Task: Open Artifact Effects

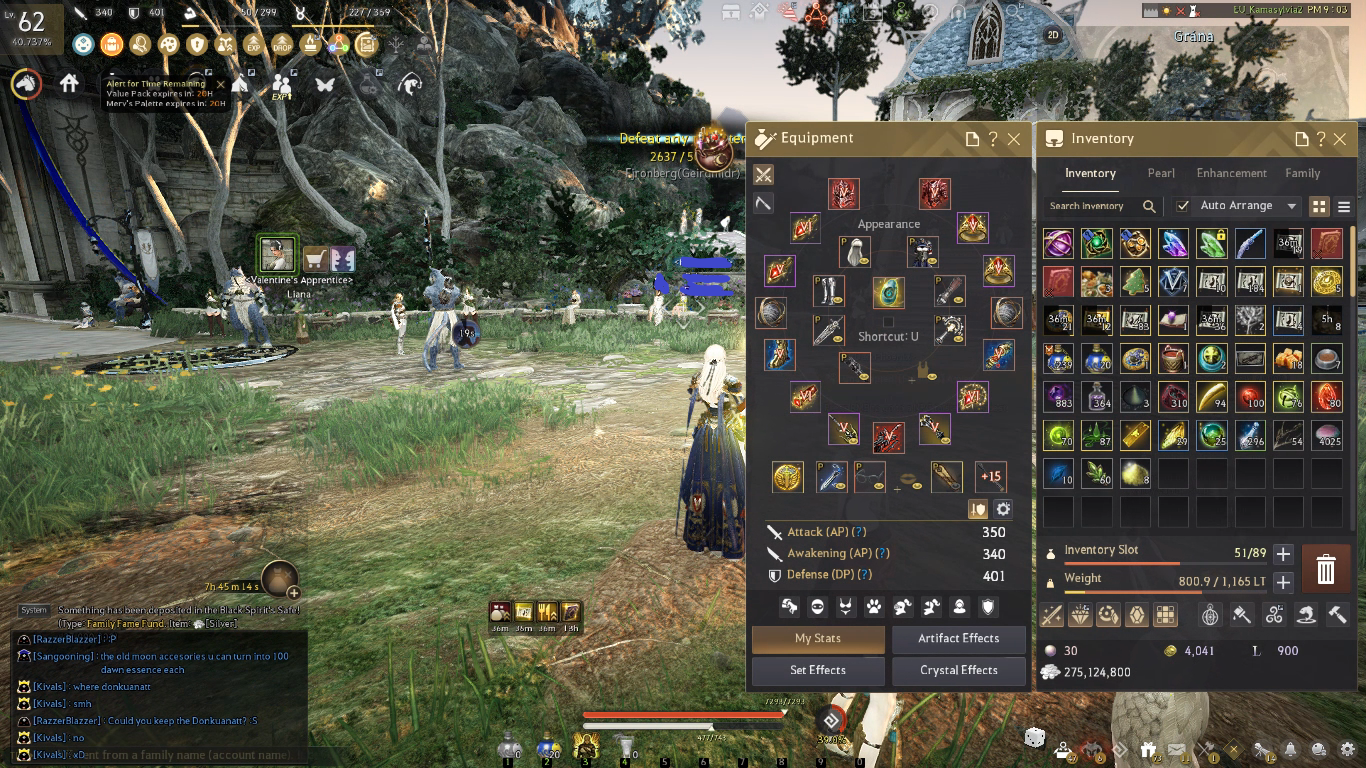Action: 958,638
